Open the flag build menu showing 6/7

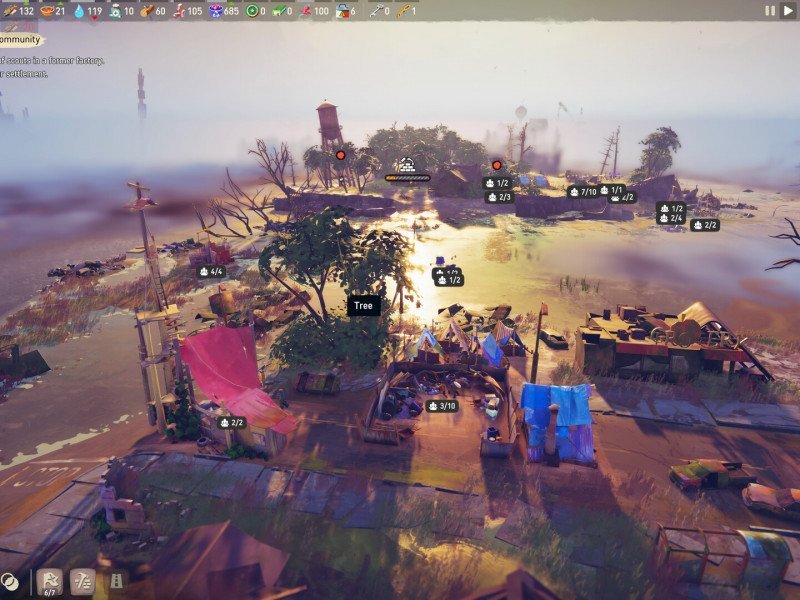[49, 582]
